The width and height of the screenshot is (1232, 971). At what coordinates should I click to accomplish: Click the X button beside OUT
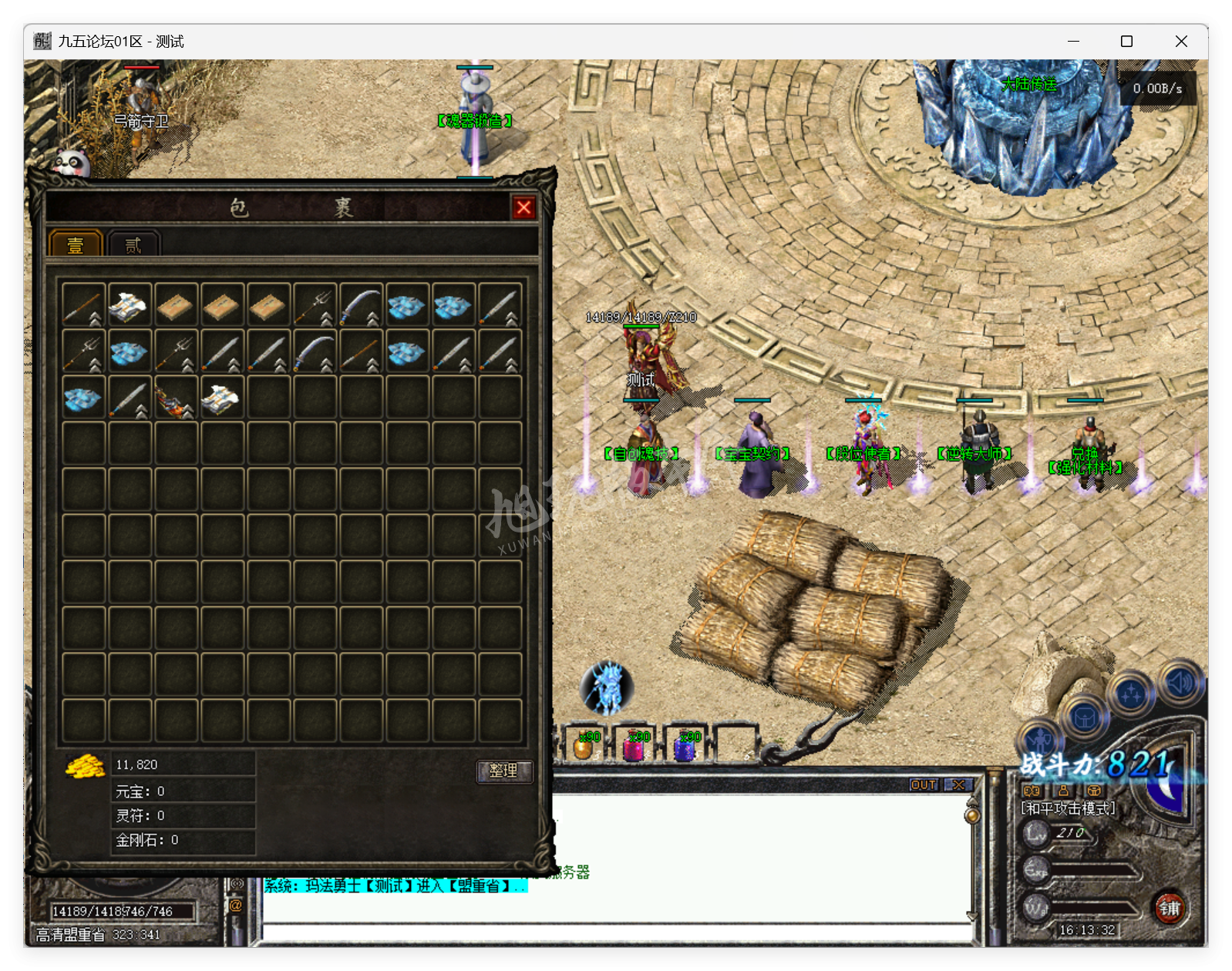click(x=958, y=785)
